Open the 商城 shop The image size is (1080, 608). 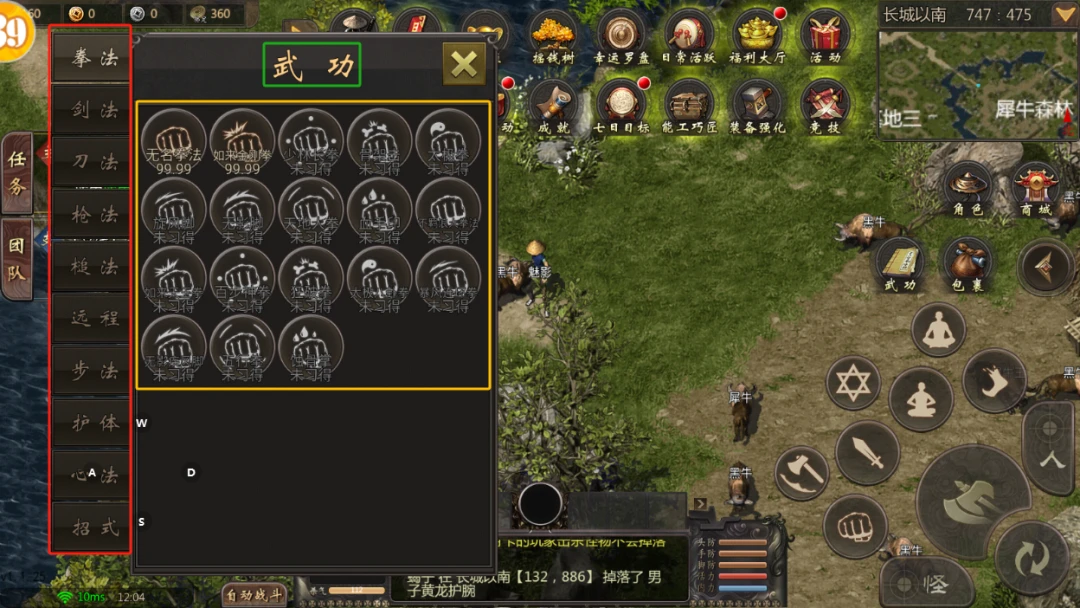point(1036,189)
